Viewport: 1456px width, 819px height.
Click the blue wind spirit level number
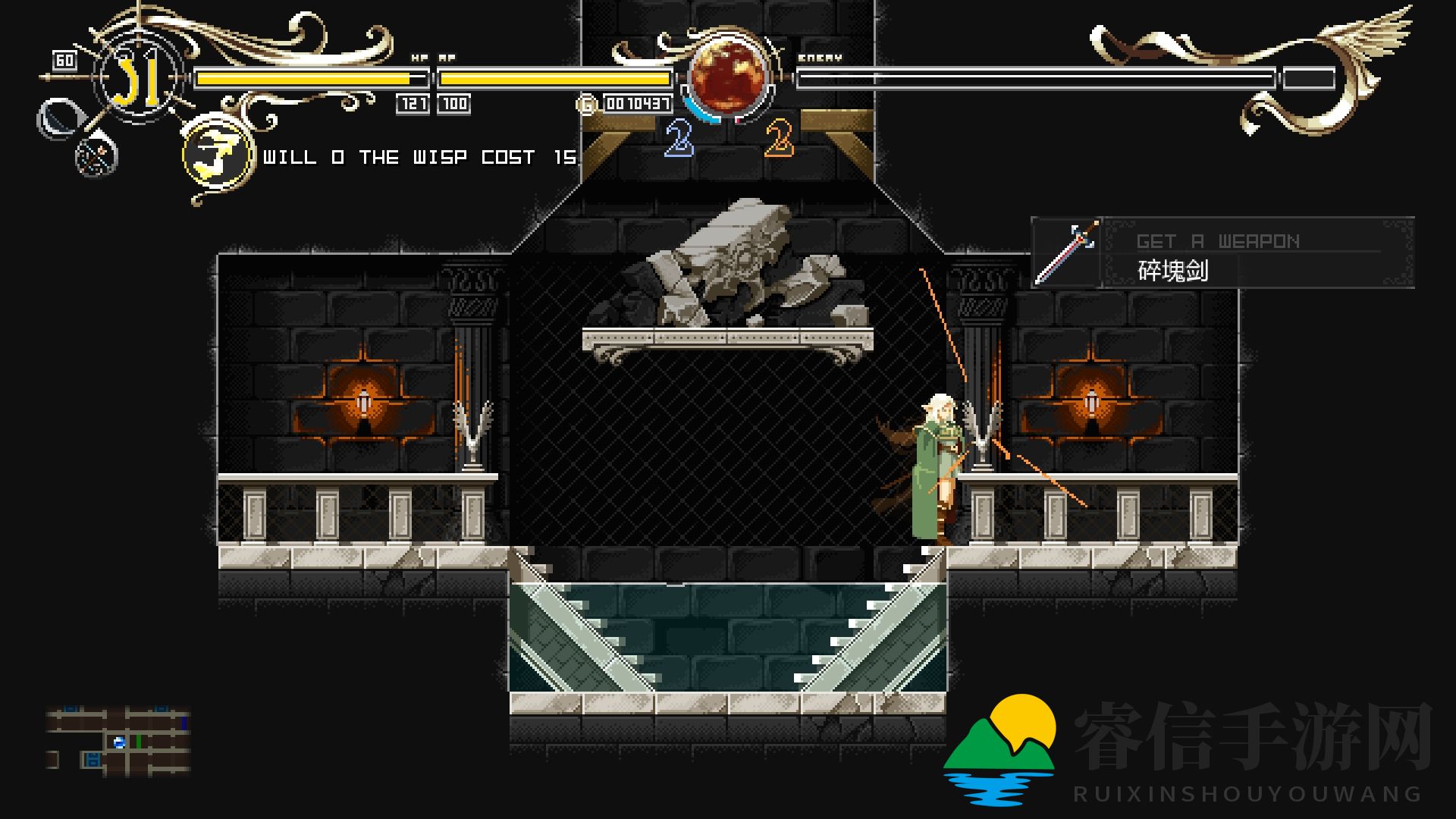[x=679, y=139]
